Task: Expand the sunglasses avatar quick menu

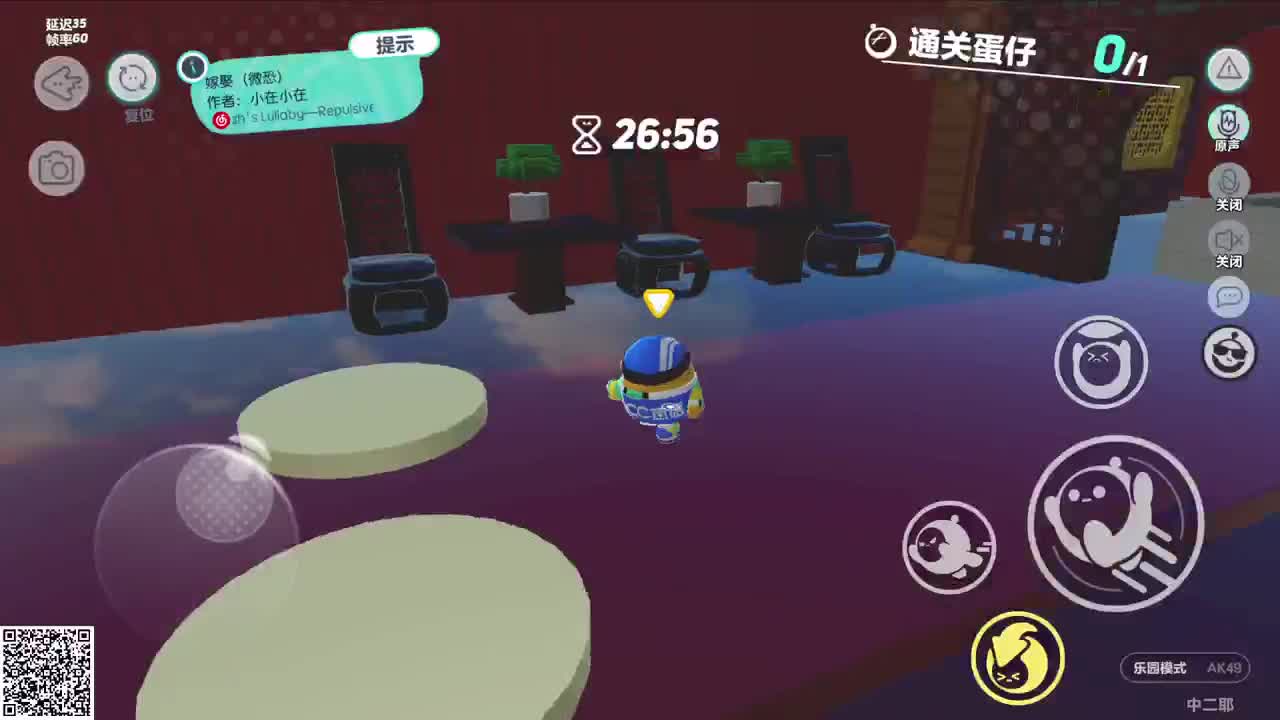Action: pyautogui.click(x=1229, y=352)
